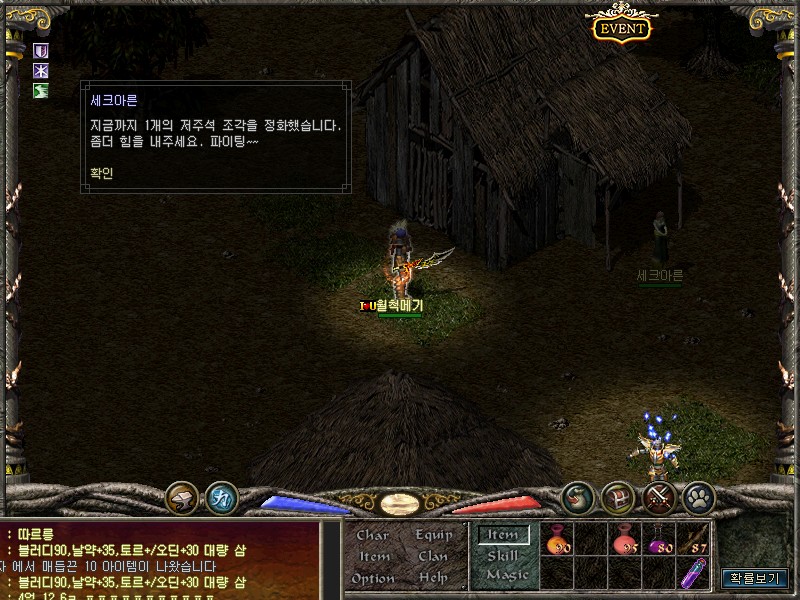Open the Help menu

[433, 578]
